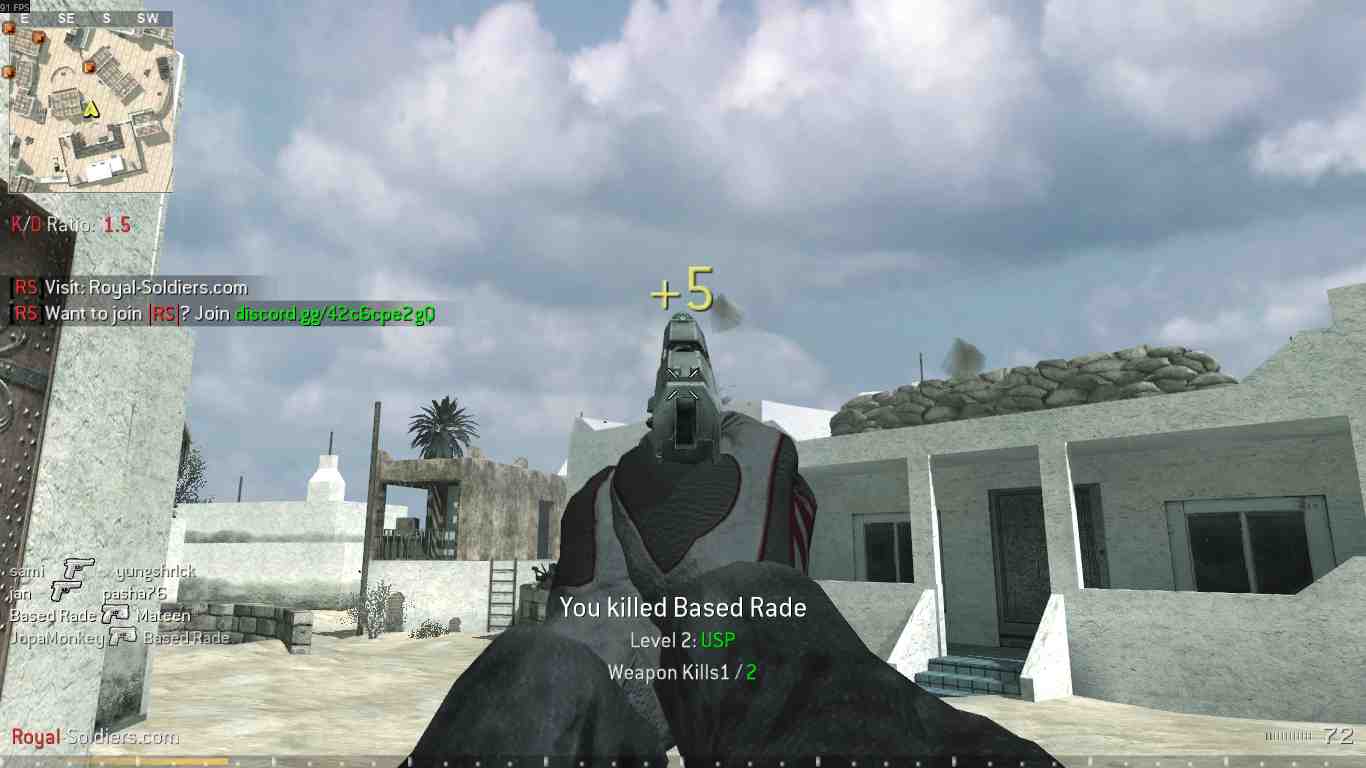Click the pistol icon in JopaMonkey's killfeed line
The width and height of the screenshot is (1366, 768).
pyautogui.click(x=123, y=636)
